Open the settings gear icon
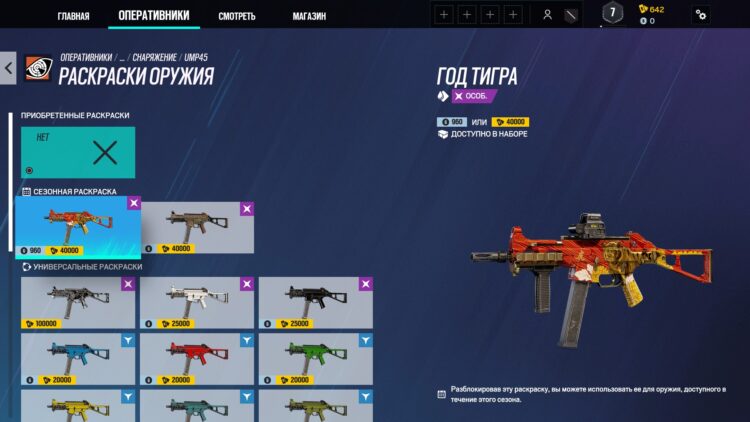 click(701, 14)
